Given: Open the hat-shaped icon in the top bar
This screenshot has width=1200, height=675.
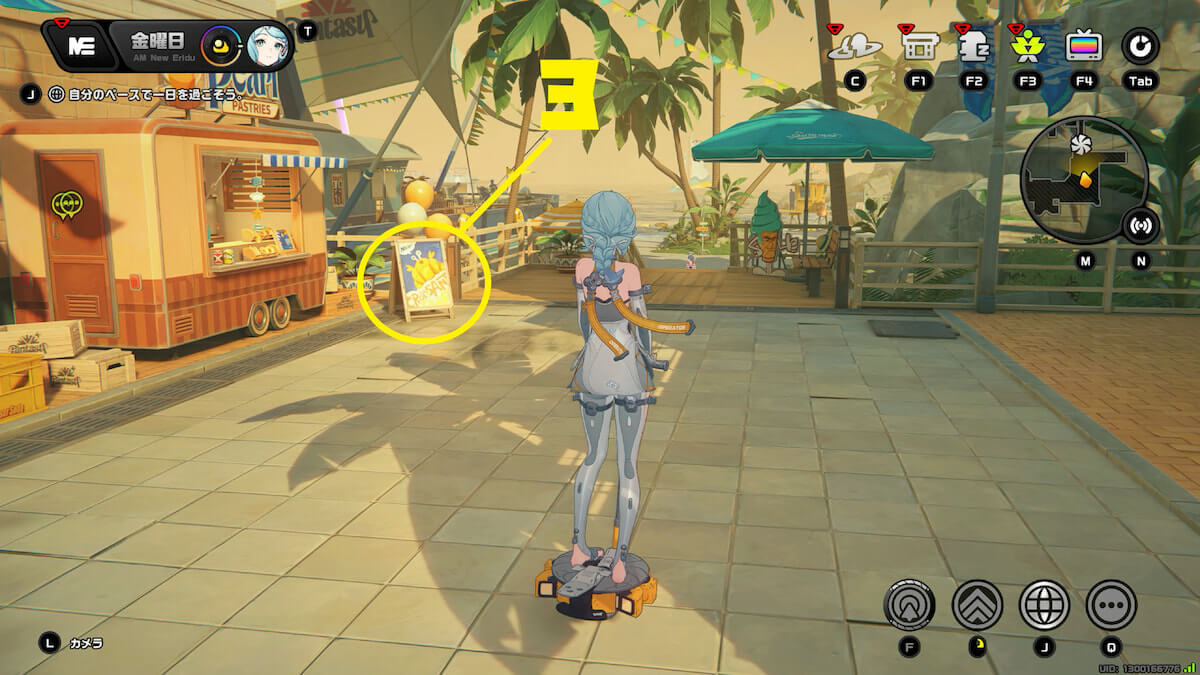Looking at the screenshot, I should 855,46.
